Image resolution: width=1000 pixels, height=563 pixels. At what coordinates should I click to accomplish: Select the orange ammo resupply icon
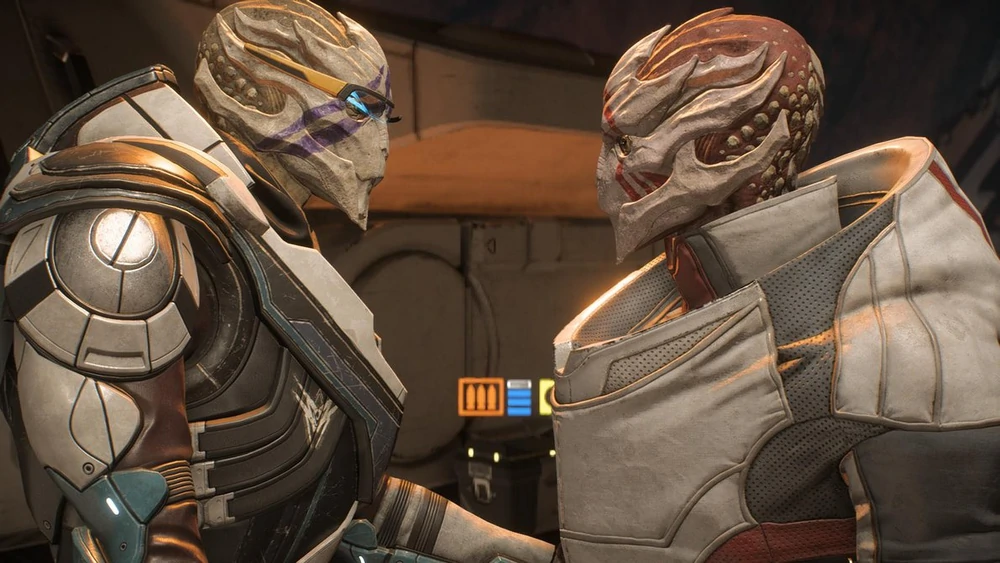pyautogui.click(x=480, y=397)
